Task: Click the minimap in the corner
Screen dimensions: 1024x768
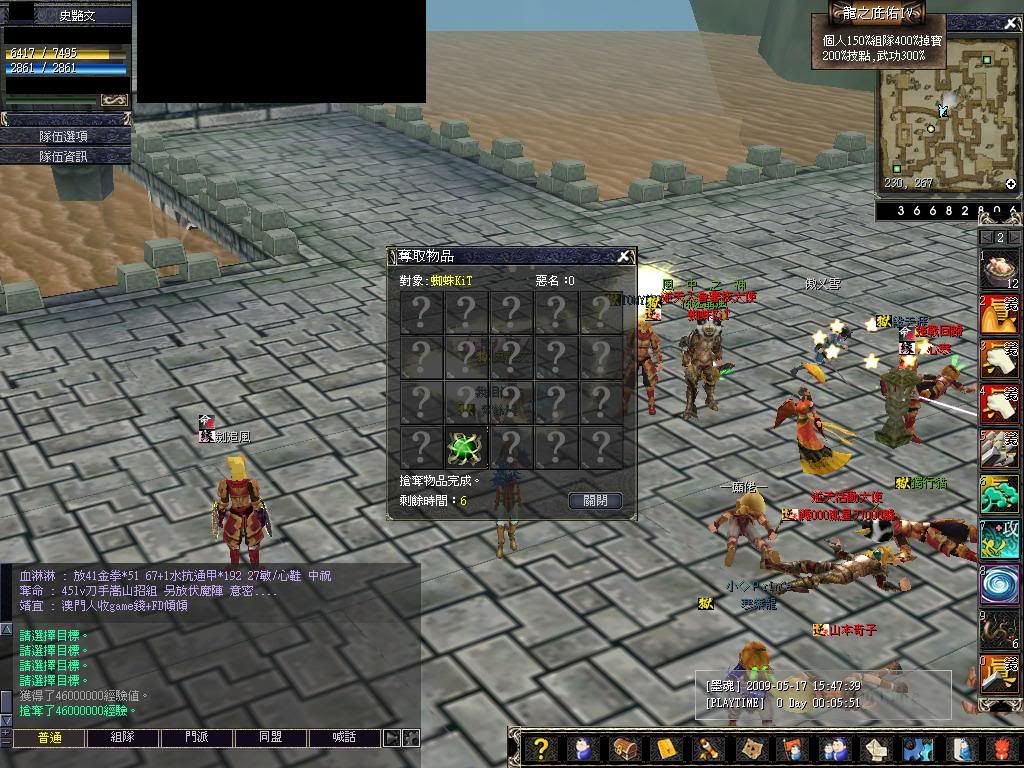Action: click(947, 115)
